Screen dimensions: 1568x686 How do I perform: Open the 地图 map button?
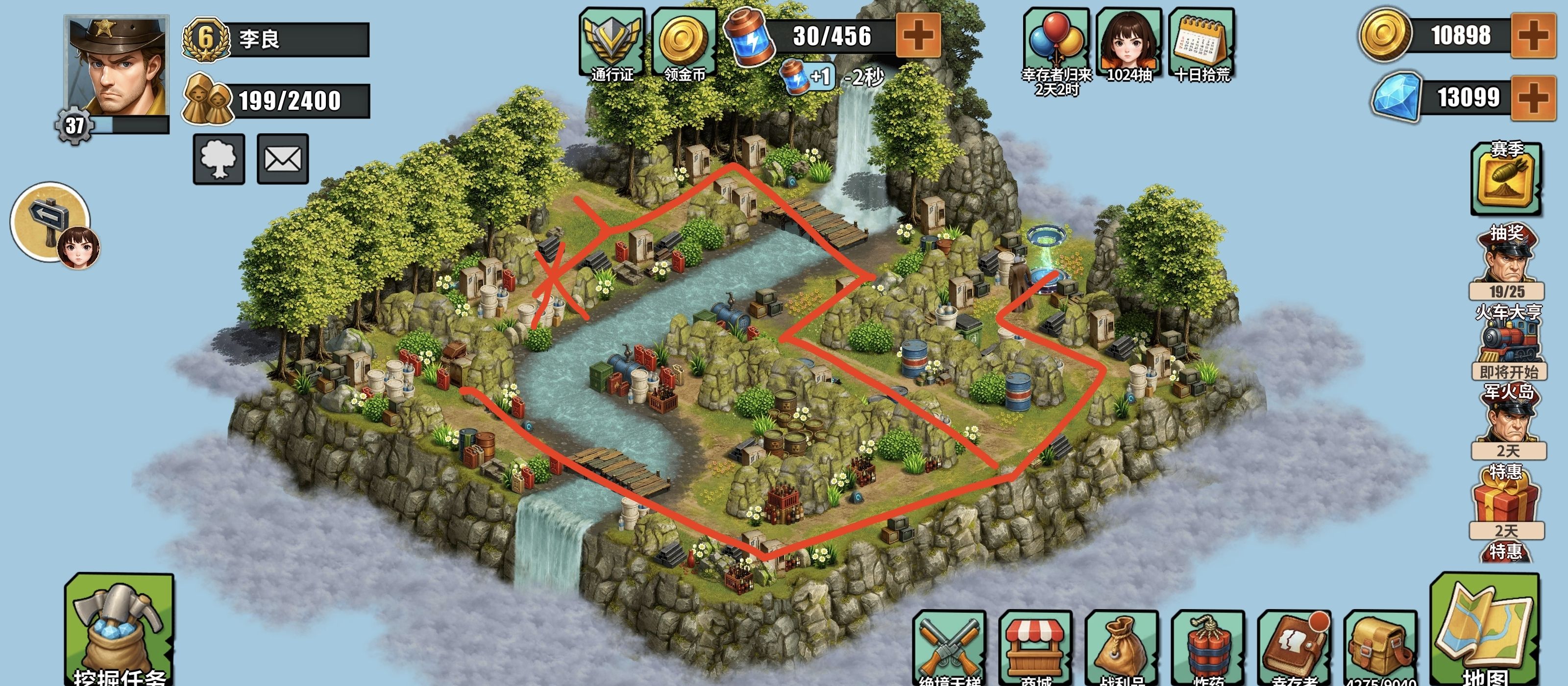1484,630
